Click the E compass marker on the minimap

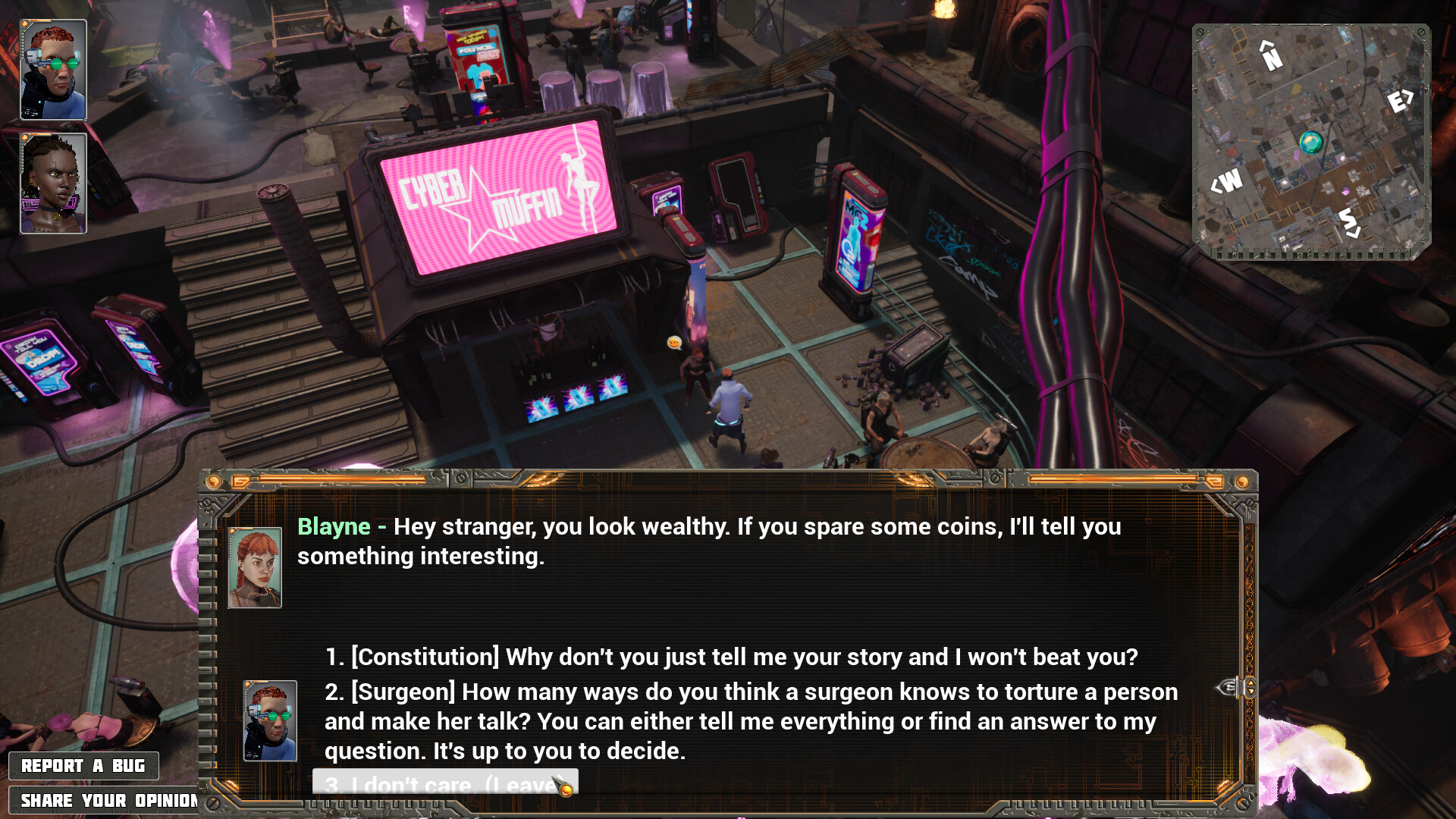coord(1398,100)
